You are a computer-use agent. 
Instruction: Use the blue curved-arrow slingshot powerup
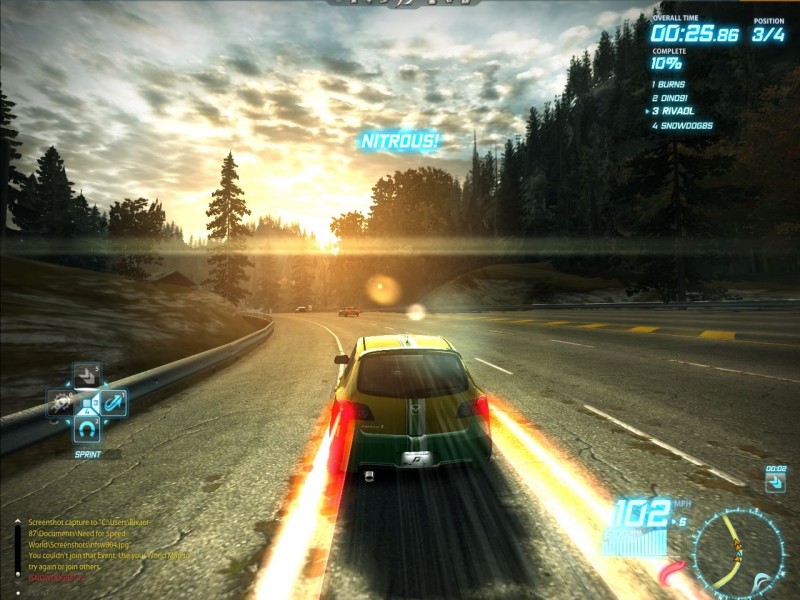pyautogui.click(x=114, y=402)
